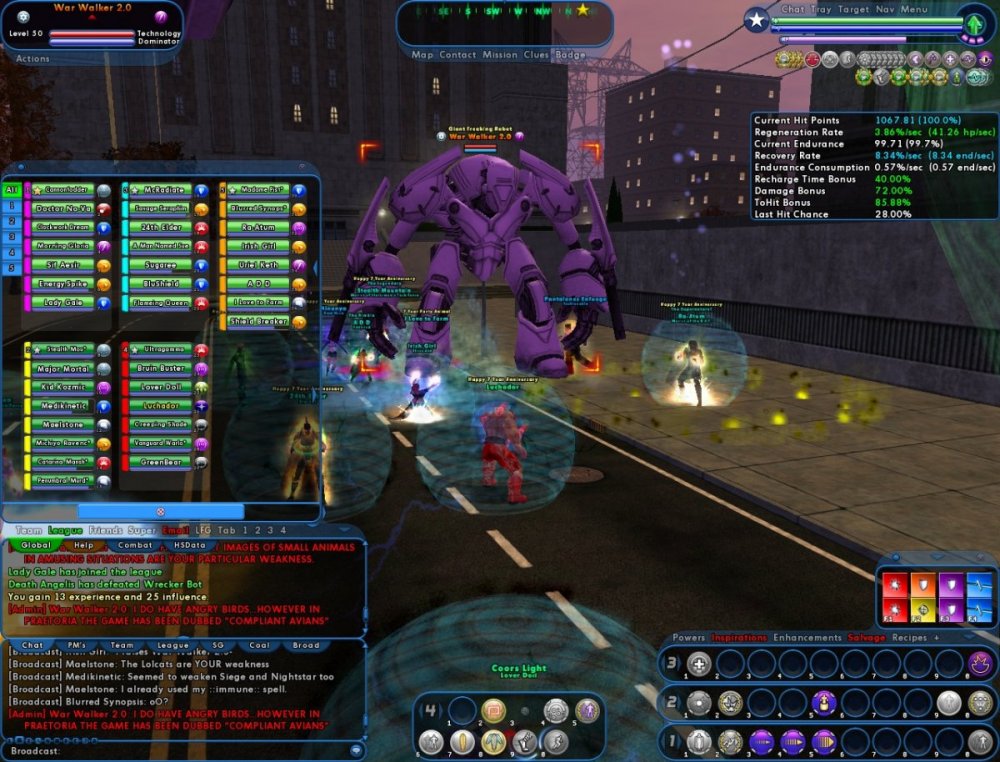
Task: Show All teams in league window
Action: coord(12,190)
